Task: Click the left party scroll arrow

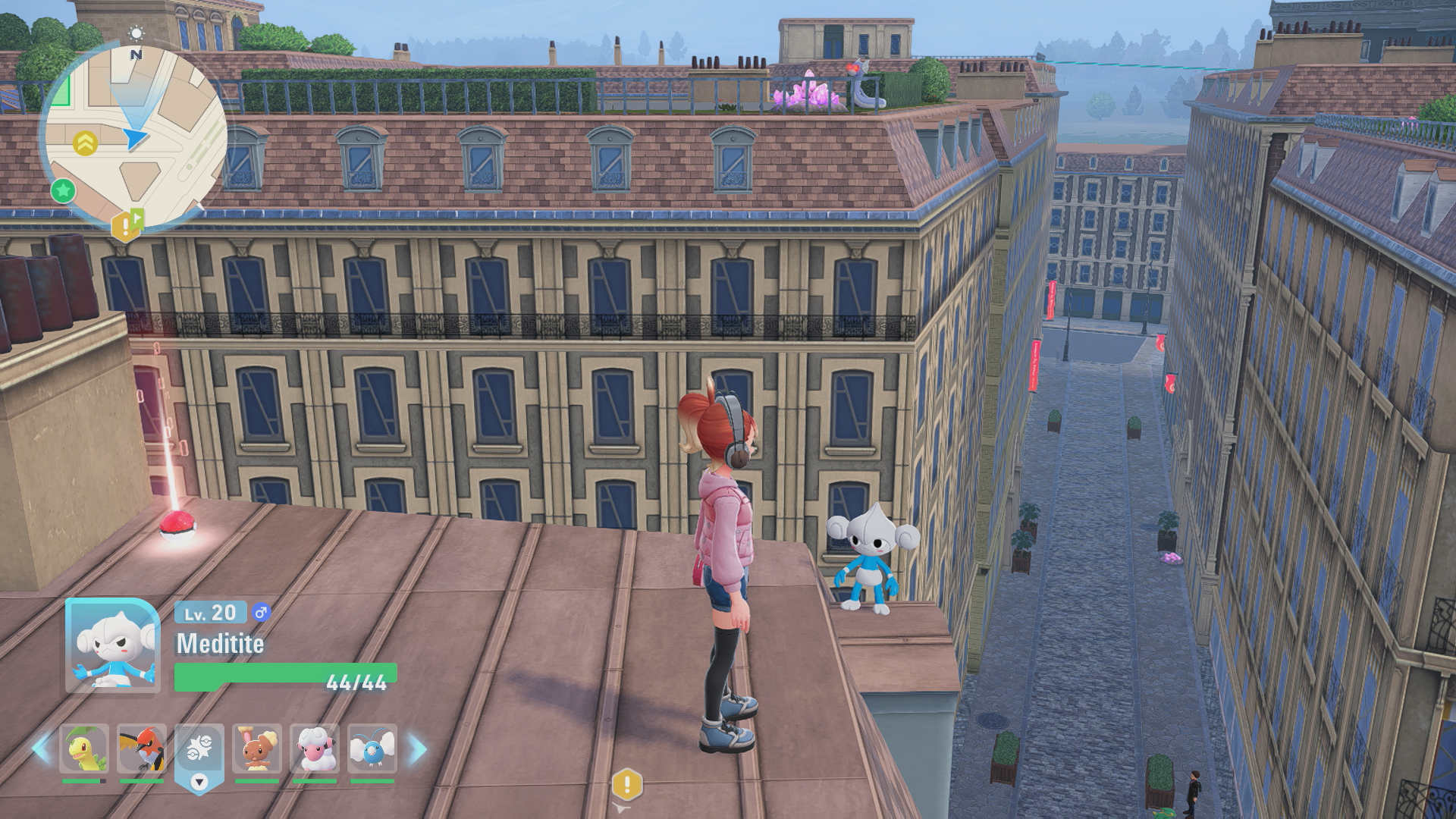Action: coord(41,749)
